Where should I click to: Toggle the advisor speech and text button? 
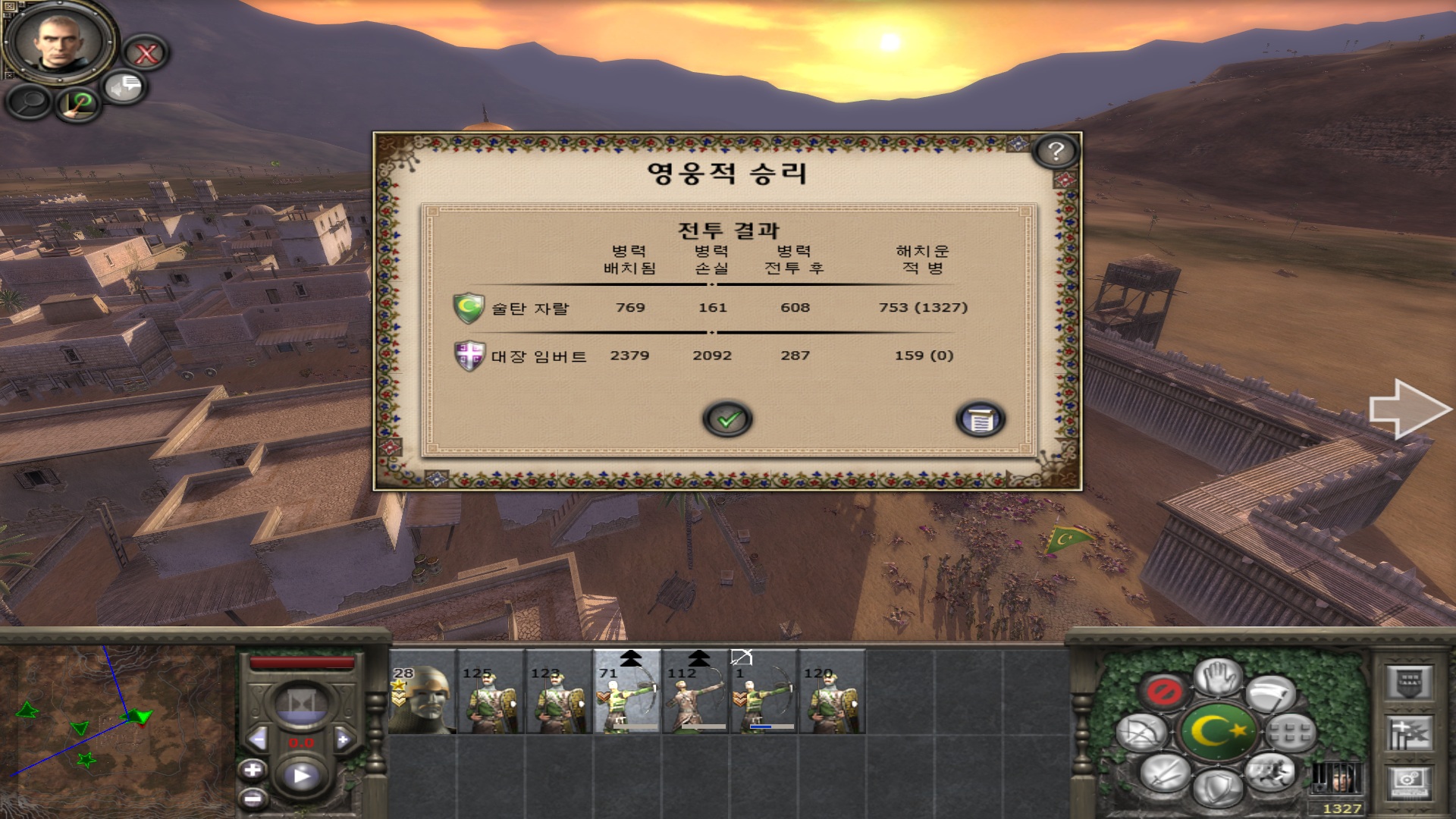click(124, 87)
